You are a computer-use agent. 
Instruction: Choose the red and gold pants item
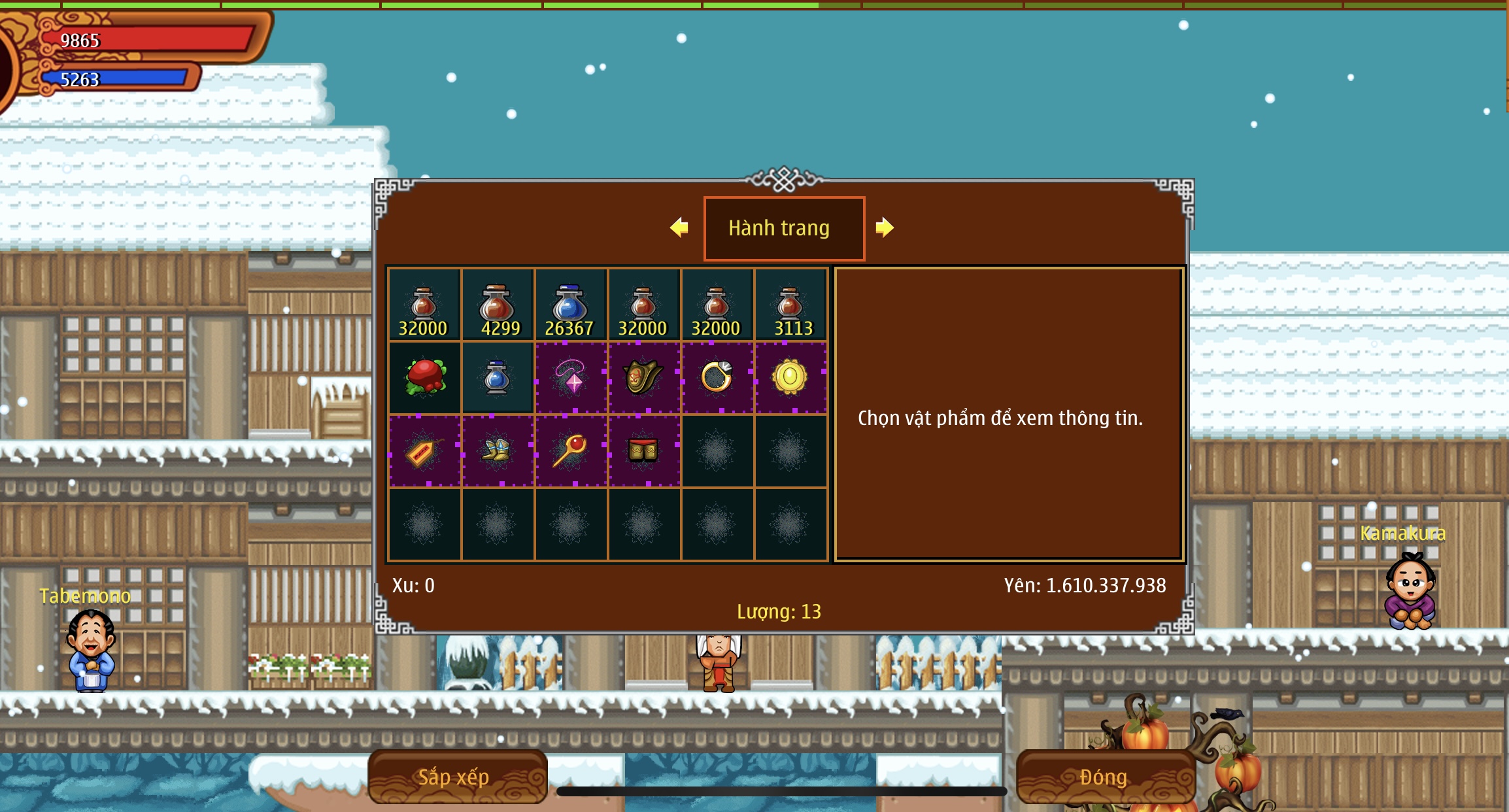click(x=644, y=450)
